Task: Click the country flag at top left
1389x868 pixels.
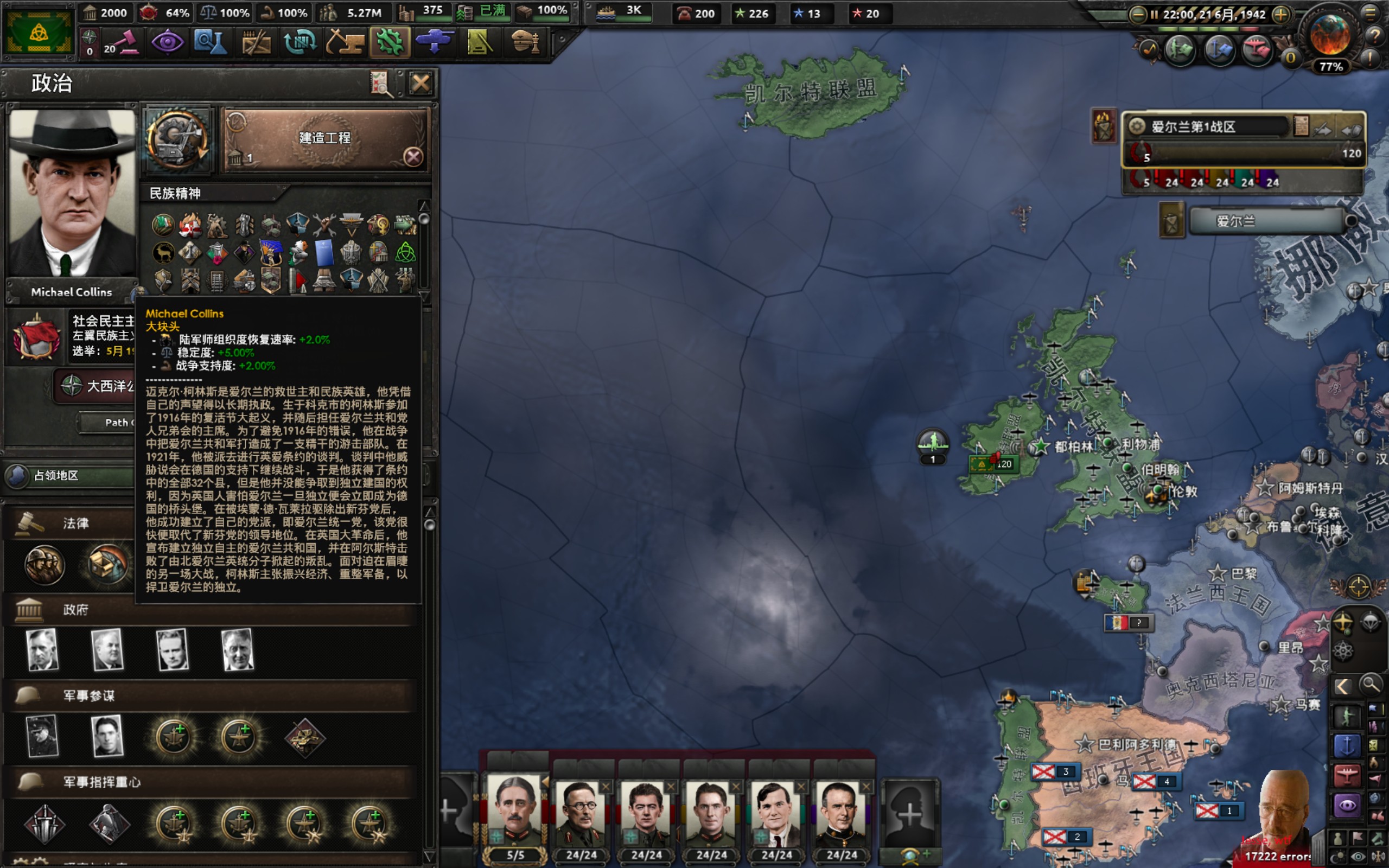Action: click(38, 32)
